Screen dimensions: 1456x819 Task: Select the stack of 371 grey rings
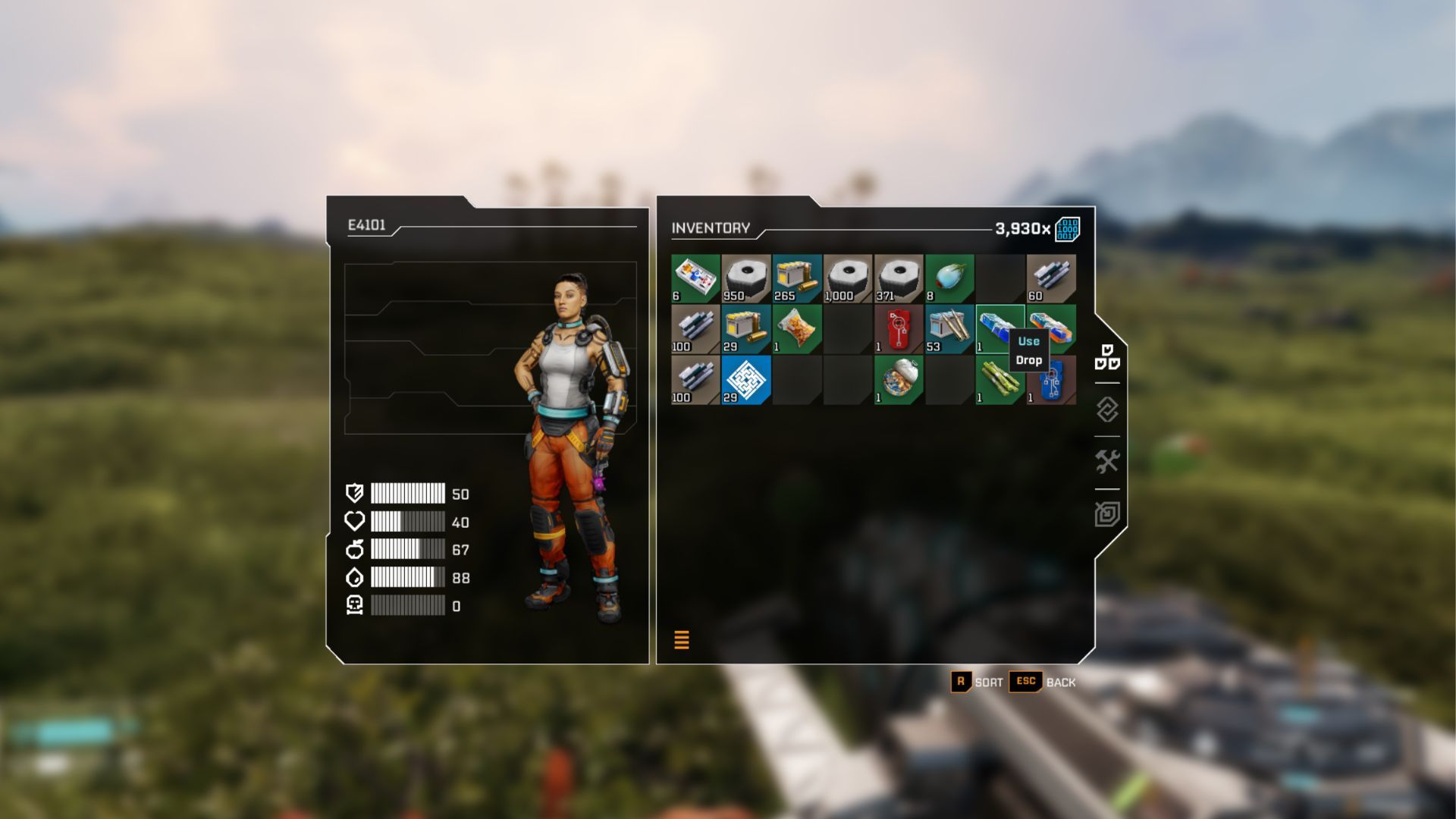coord(899,278)
